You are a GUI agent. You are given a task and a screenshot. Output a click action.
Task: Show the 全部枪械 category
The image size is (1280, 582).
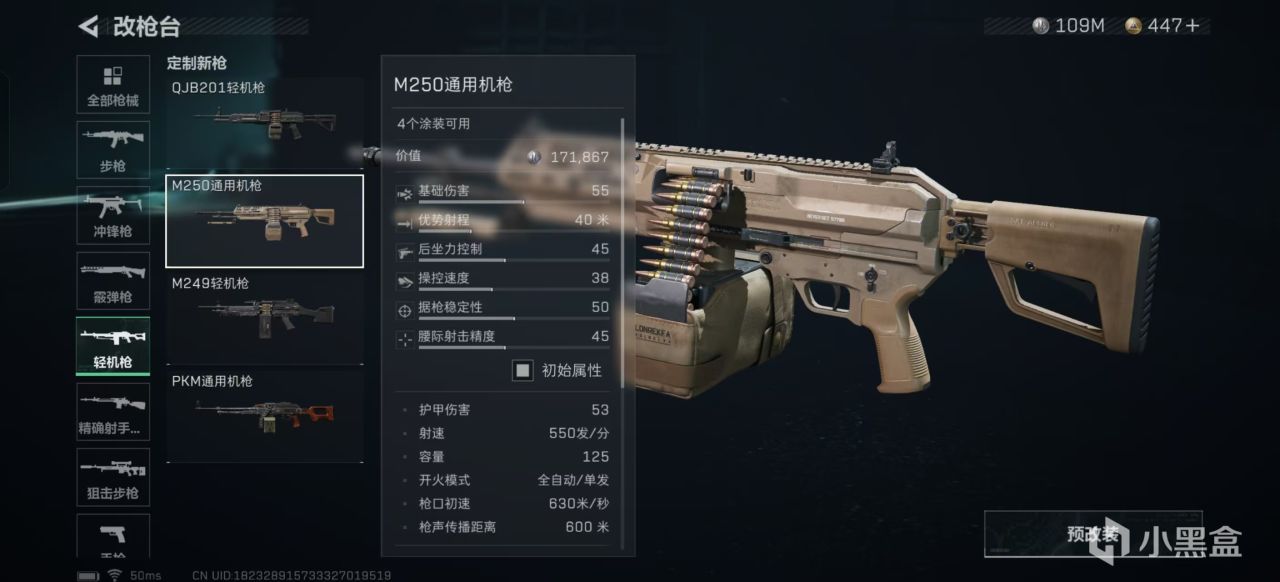tap(113, 87)
